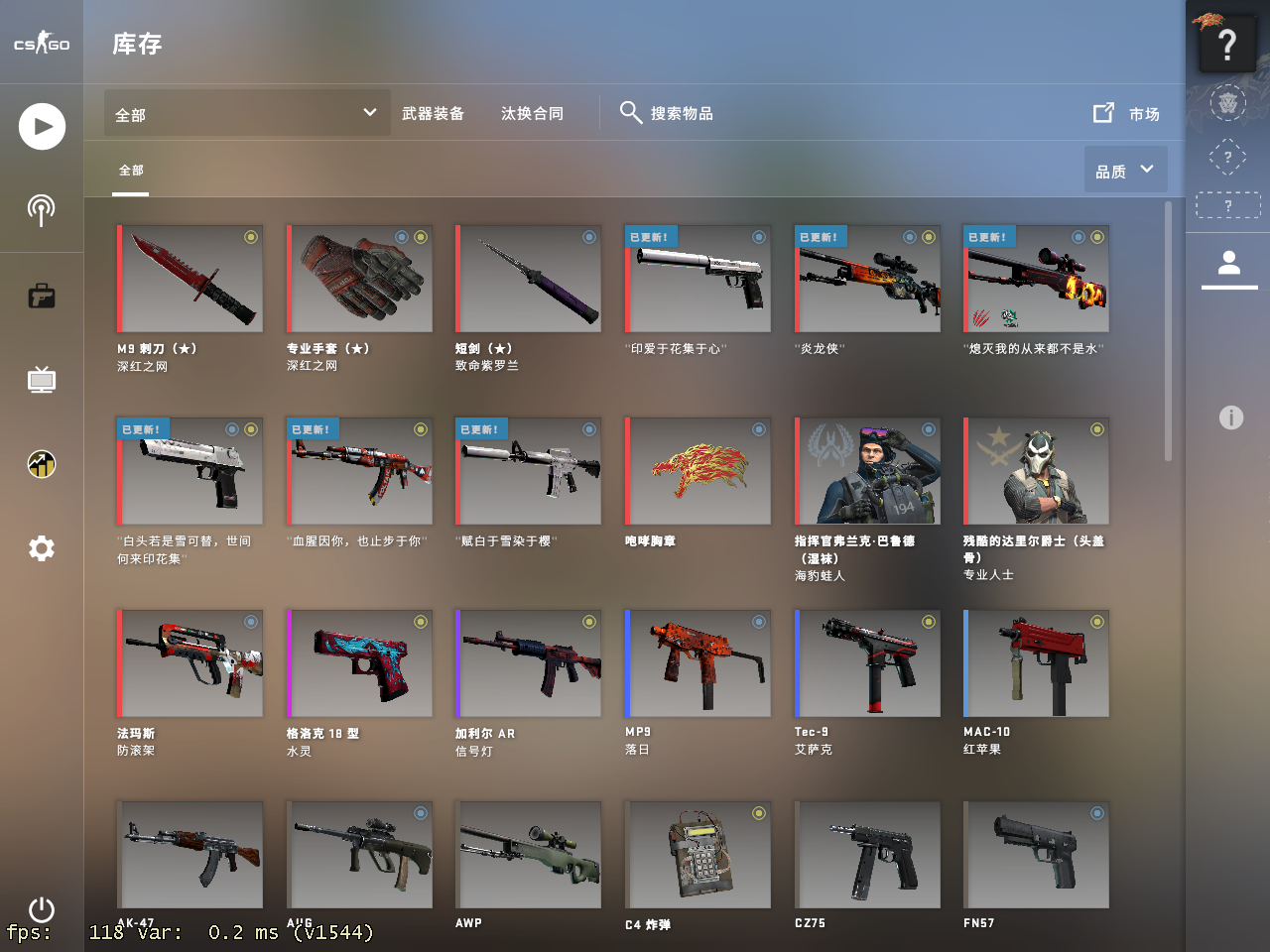This screenshot has height=952, width=1270.
Task: Click the search magnifier icon
Action: click(631, 112)
